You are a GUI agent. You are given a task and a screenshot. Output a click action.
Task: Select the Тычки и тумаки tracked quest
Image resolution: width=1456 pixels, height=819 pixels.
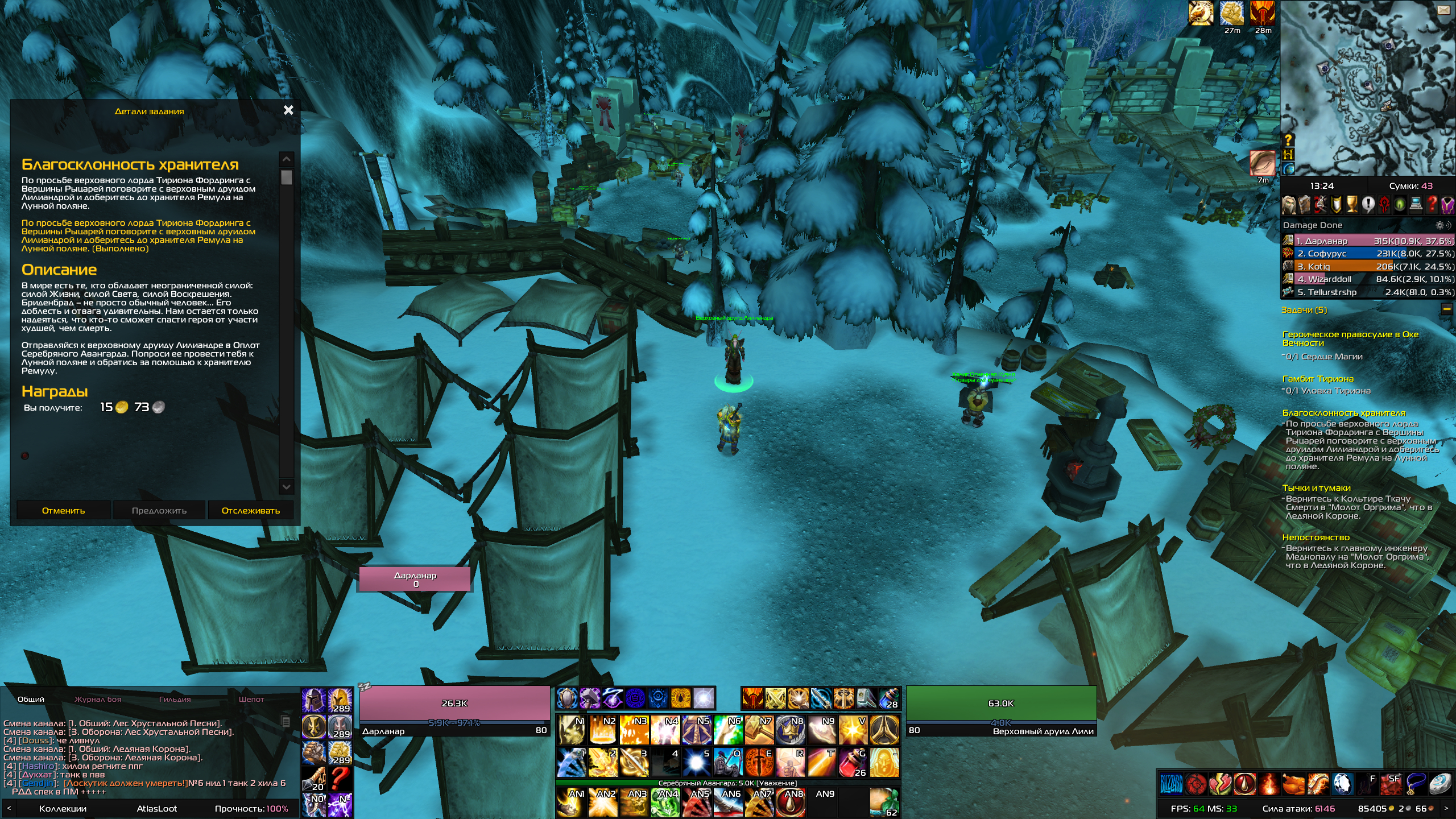pyautogui.click(x=1316, y=488)
